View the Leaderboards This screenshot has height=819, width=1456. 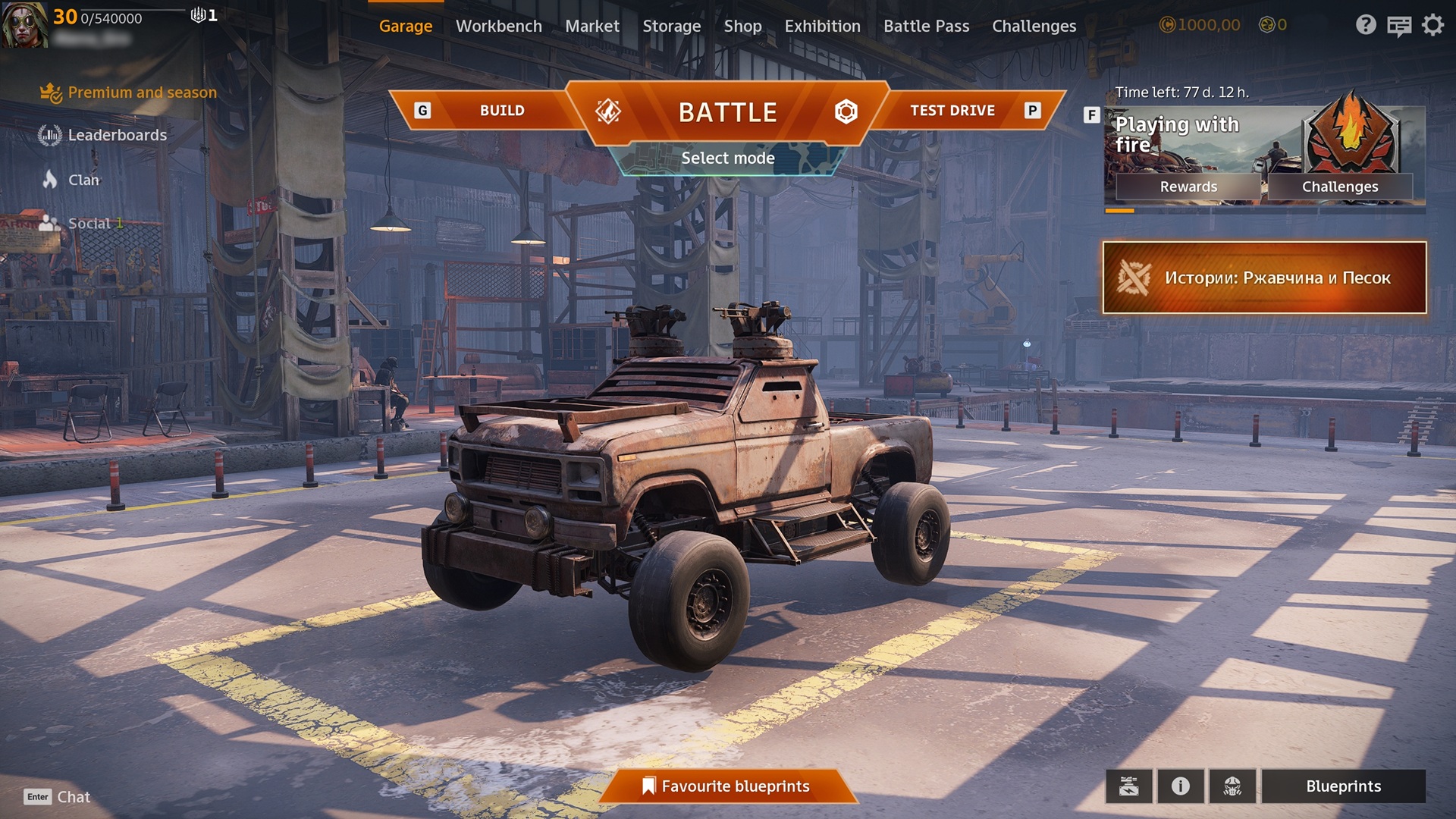tap(117, 135)
